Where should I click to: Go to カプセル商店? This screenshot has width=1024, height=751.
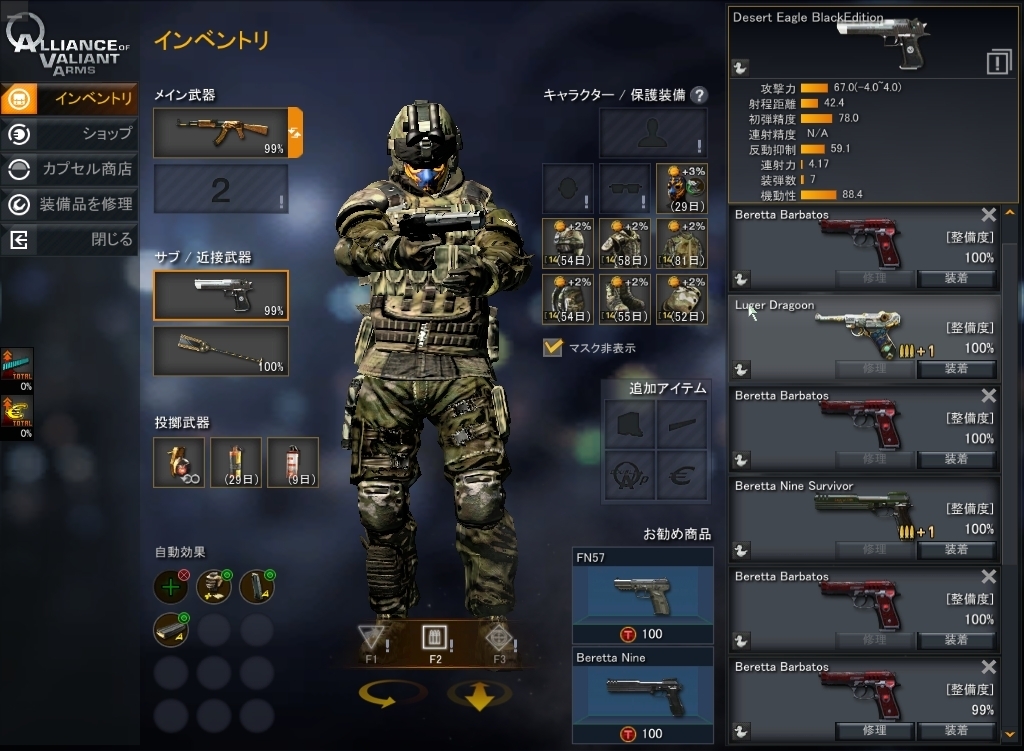pyautogui.click(x=70, y=169)
